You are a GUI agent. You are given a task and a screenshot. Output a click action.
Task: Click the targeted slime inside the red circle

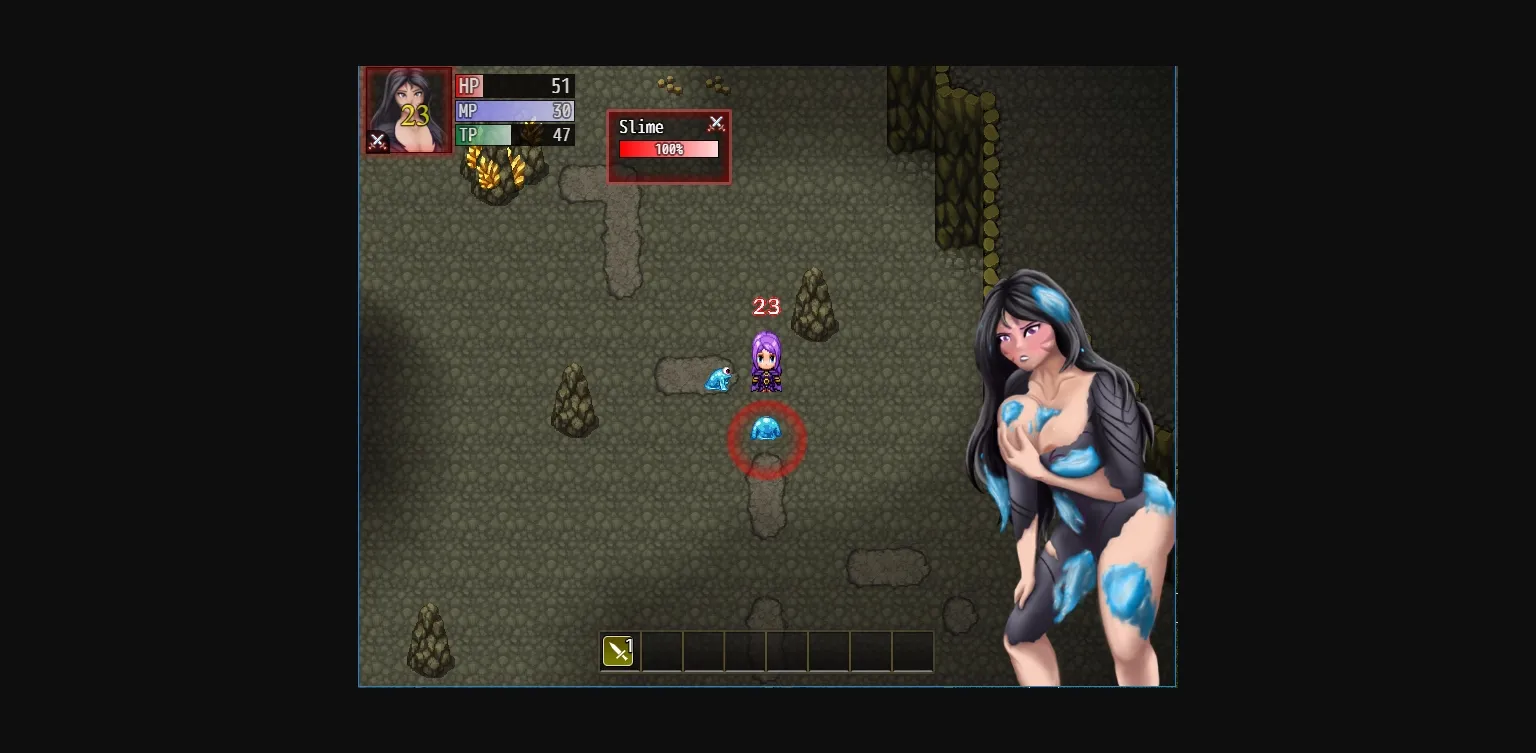click(x=767, y=430)
